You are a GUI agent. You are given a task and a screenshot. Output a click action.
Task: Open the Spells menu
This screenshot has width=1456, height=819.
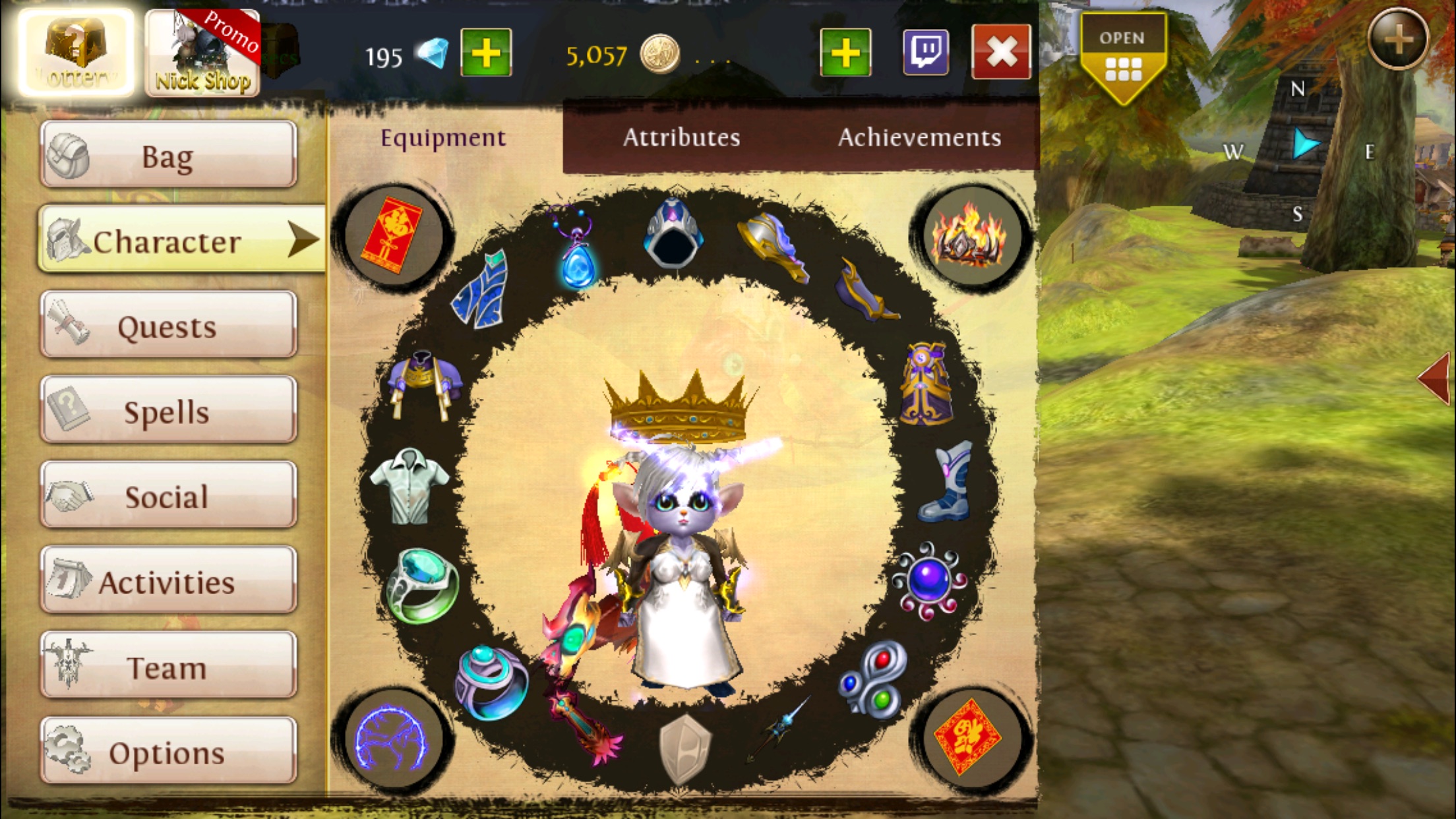coord(168,411)
